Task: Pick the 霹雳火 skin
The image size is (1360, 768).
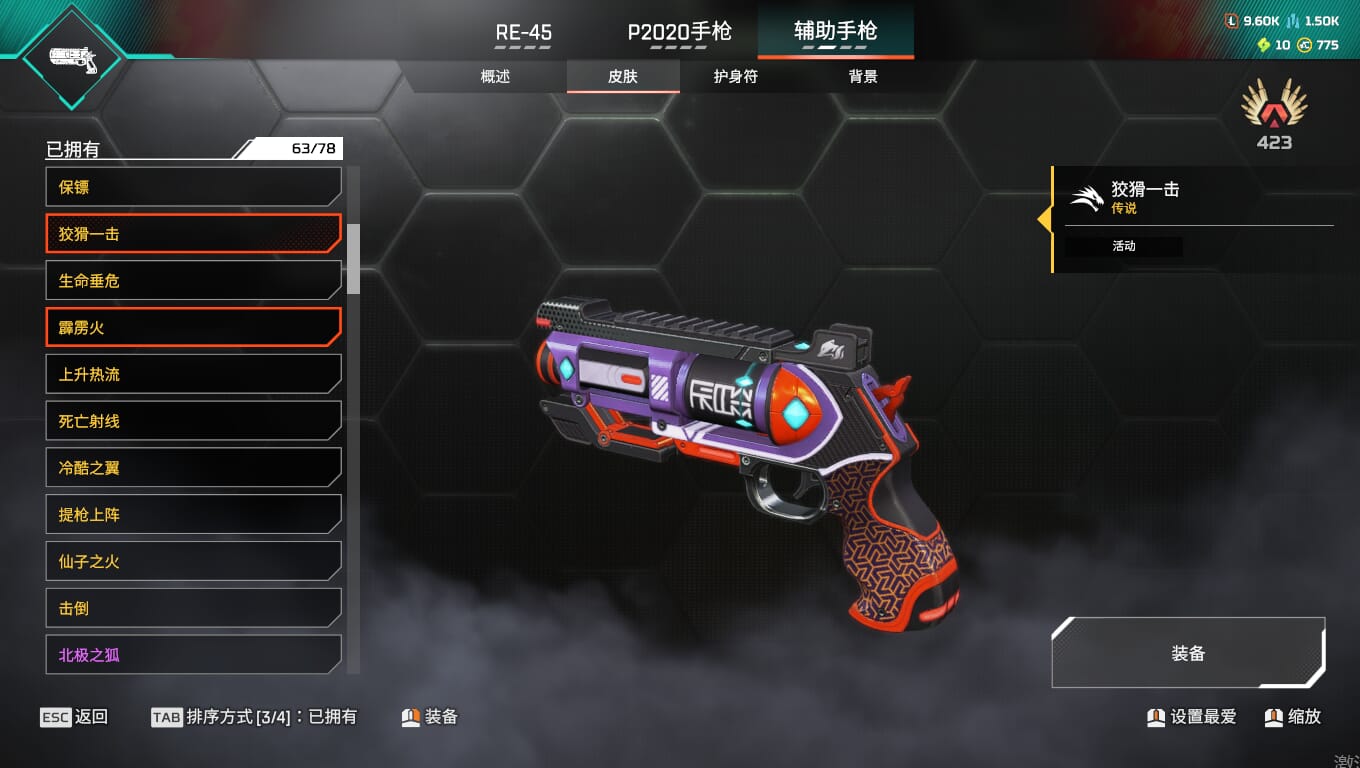Action: 193,327
